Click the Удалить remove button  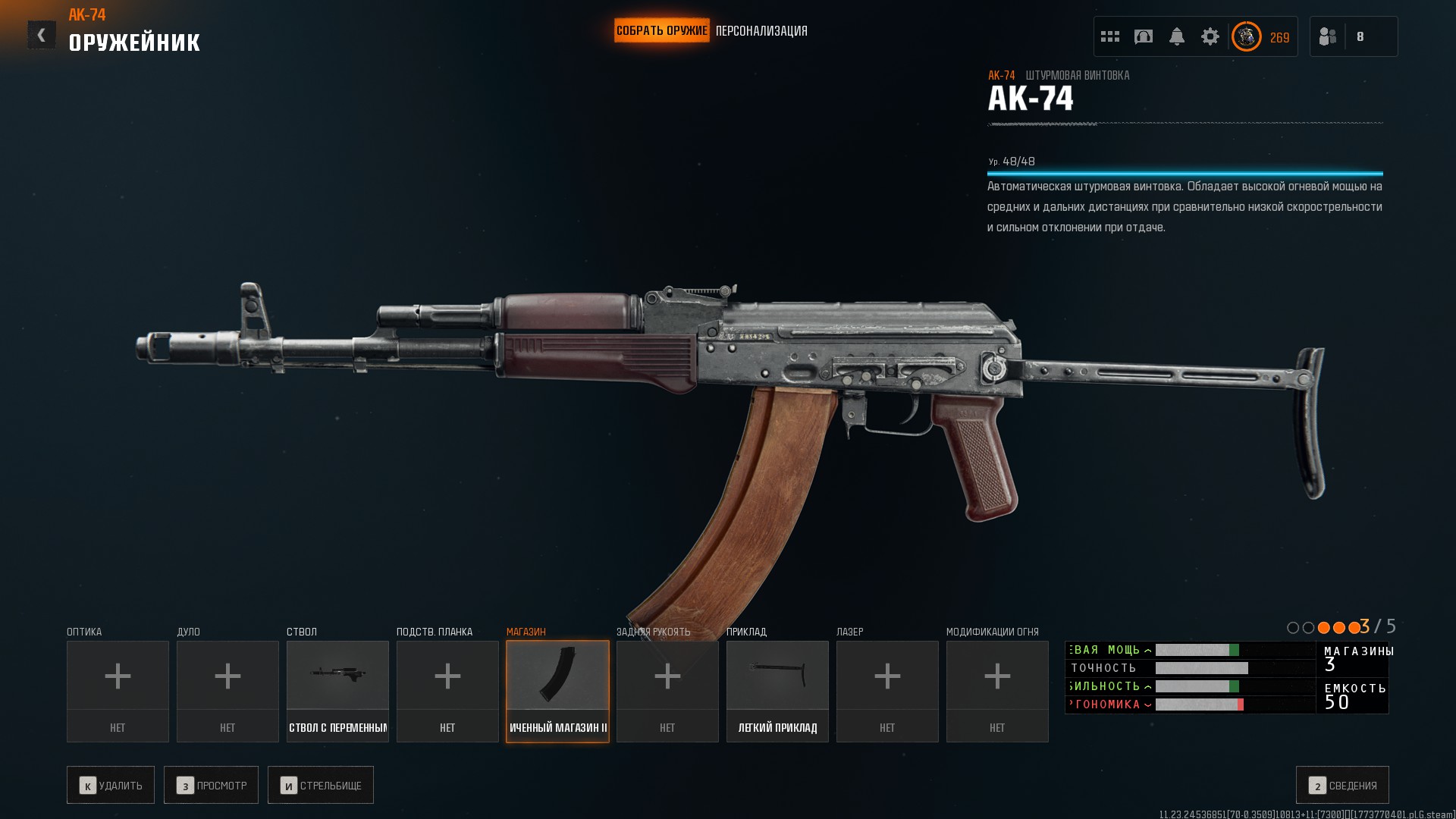pos(111,785)
